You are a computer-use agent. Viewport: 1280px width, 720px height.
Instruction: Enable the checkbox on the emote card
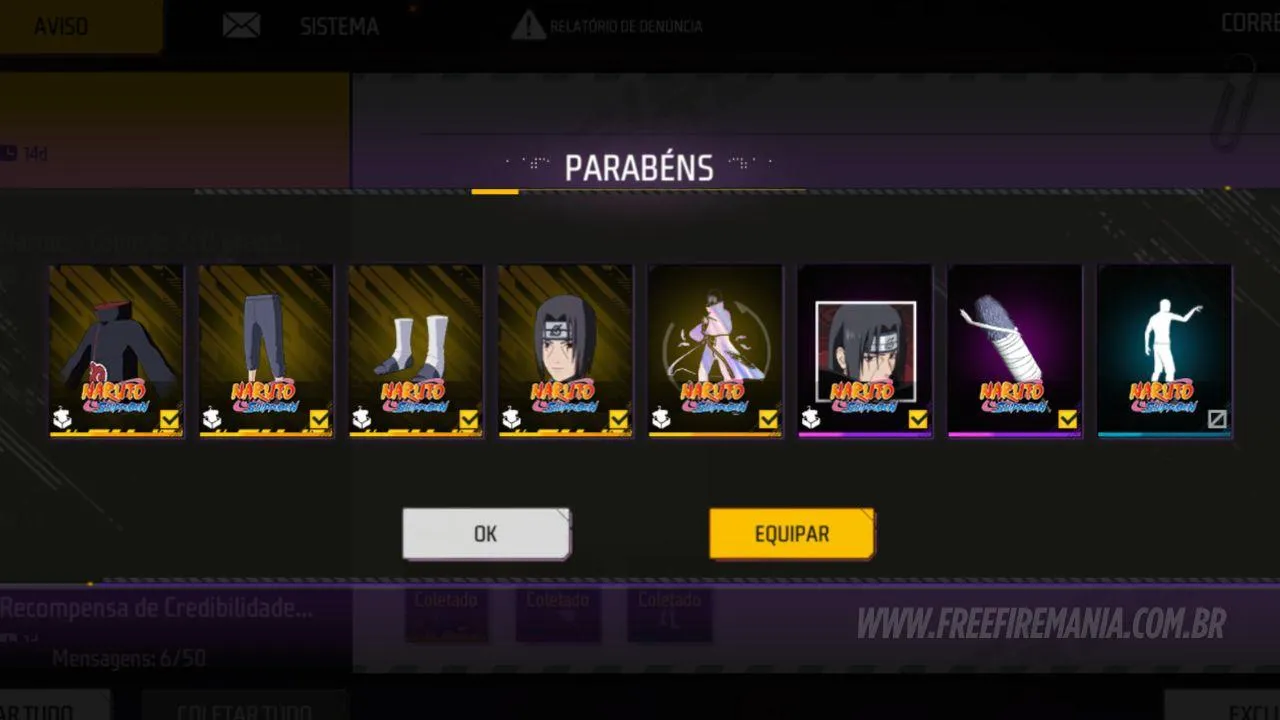[1218, 420]
